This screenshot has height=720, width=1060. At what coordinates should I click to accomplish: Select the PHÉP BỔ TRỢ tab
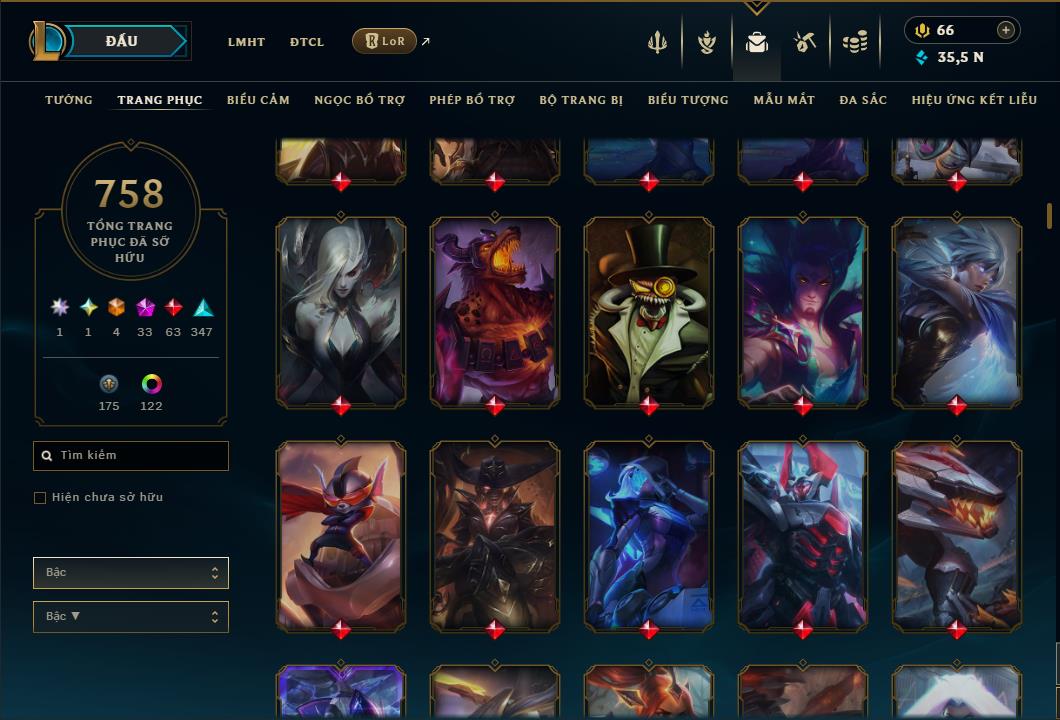pyautogui.click(x=472, y=100)
